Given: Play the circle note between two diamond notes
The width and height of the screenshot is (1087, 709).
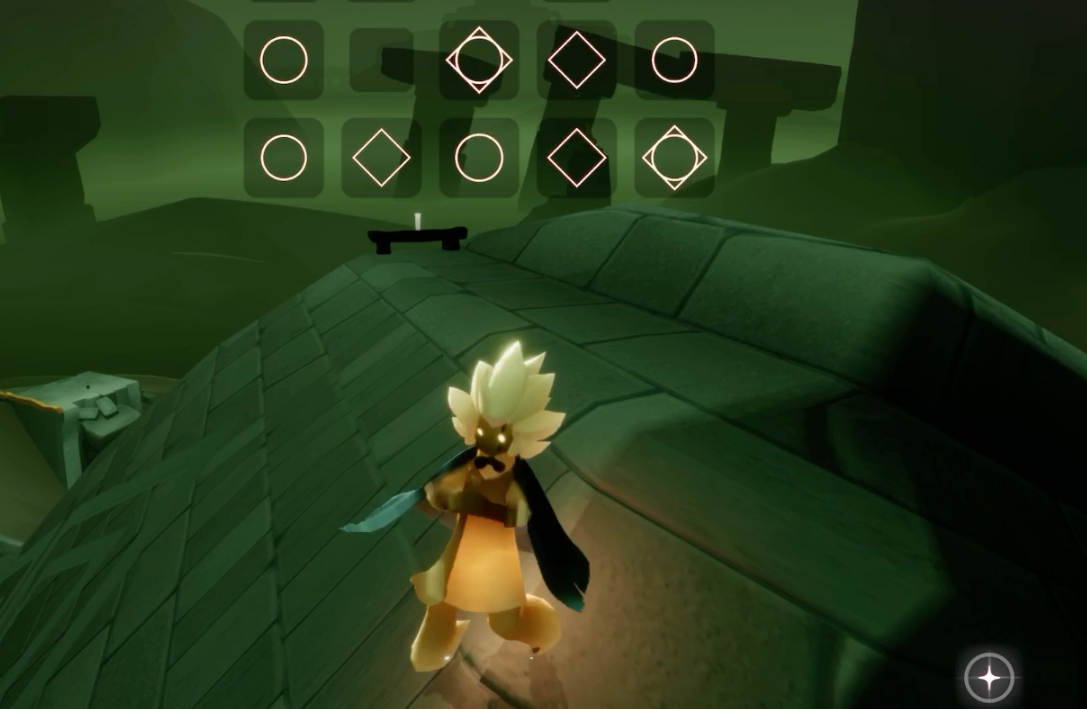Looking at the screenshot, I should 479,158.
